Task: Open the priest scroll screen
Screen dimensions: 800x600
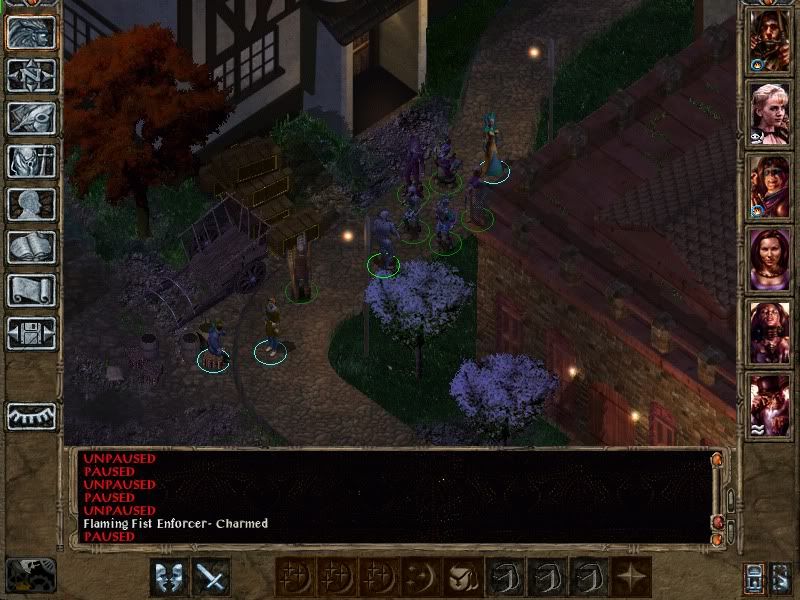Action: (x=31, y=290)
